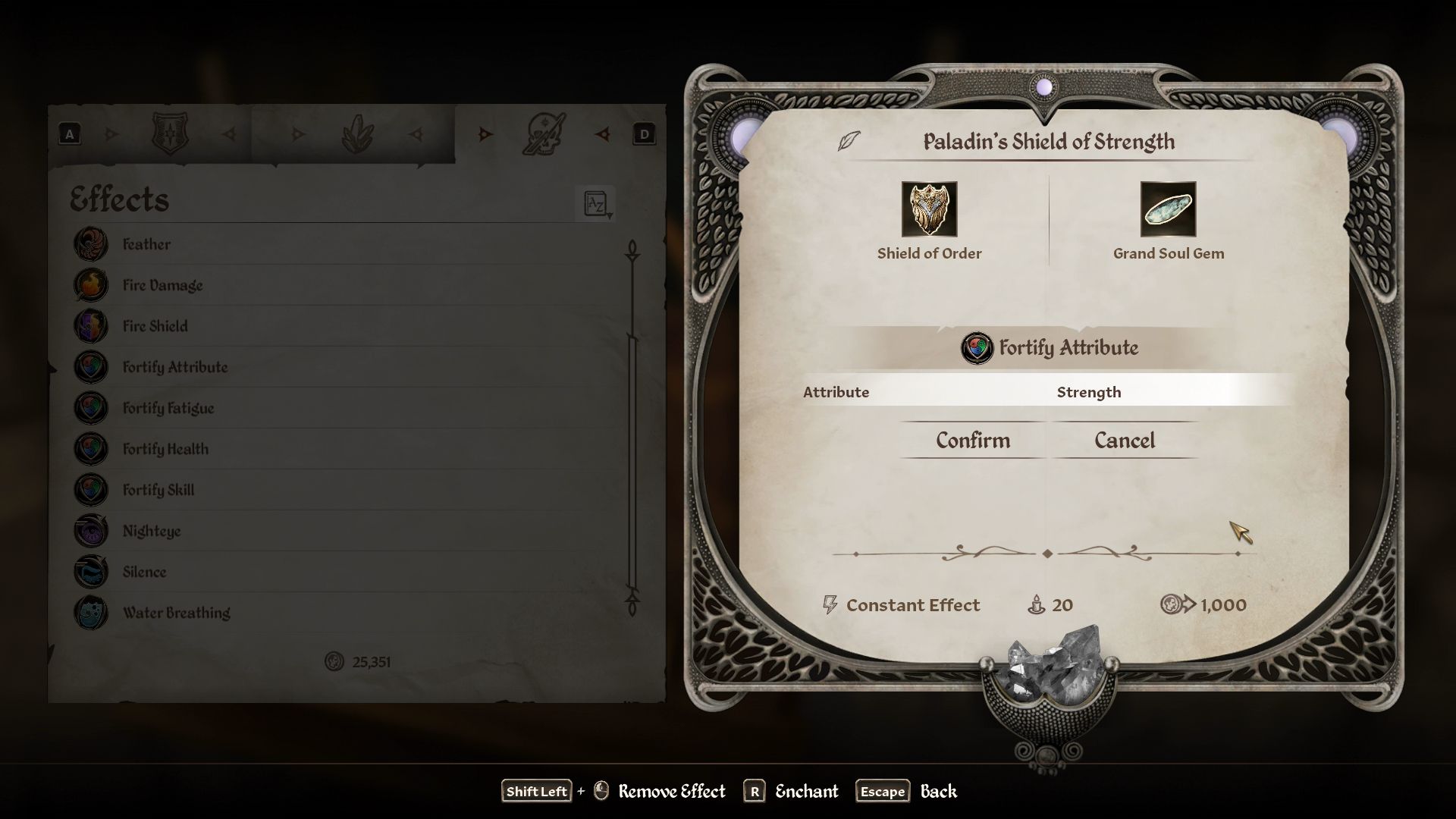Add the Fortify Fatigue effect
The image size is (1456, 819).
coord(168,408)
